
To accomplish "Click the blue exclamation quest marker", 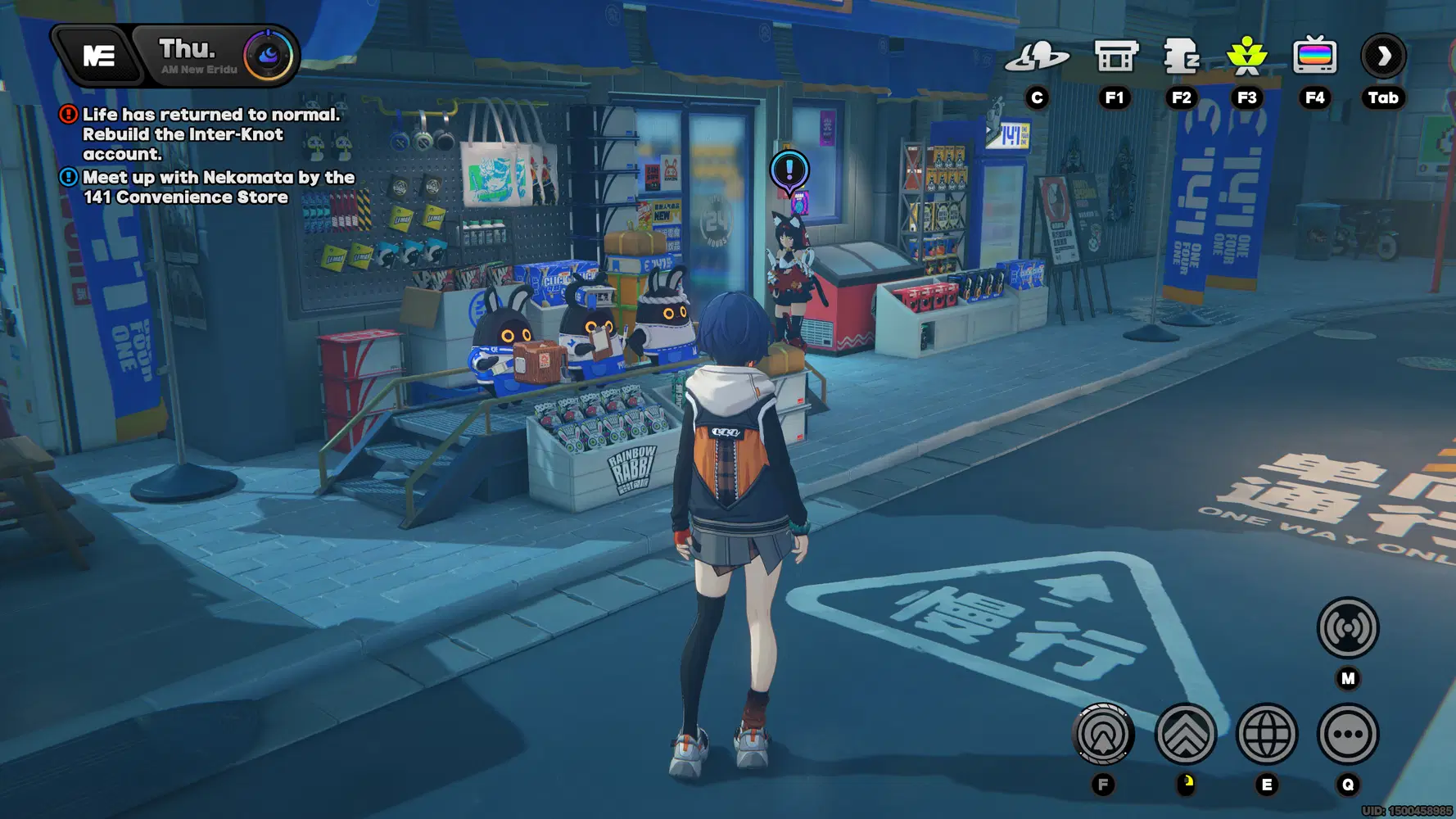I will 789,170.
